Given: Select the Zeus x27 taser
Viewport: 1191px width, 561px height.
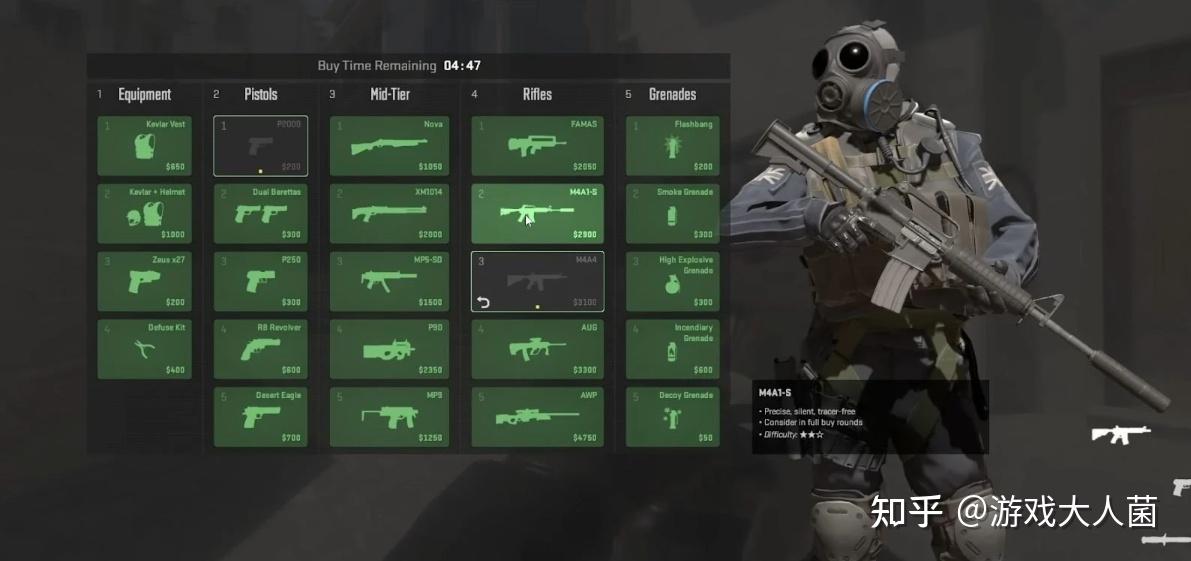Looking at the screenshot, I should point(144,281).
